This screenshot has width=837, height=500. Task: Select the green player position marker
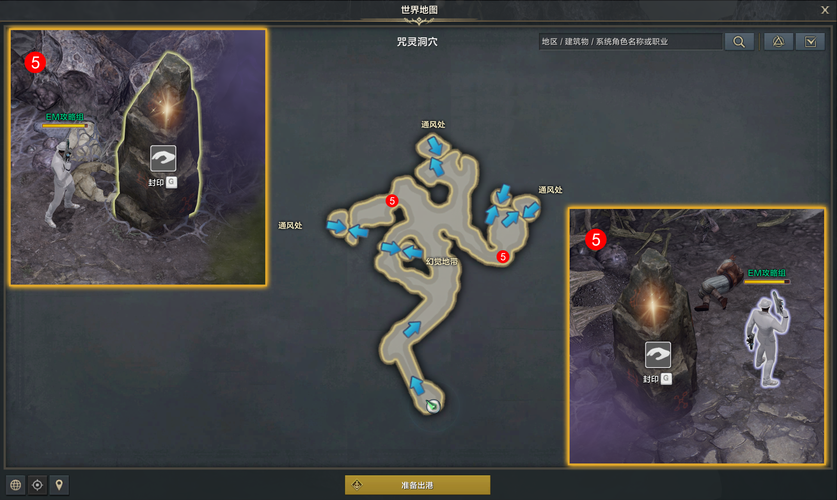(x=432, y=405)
